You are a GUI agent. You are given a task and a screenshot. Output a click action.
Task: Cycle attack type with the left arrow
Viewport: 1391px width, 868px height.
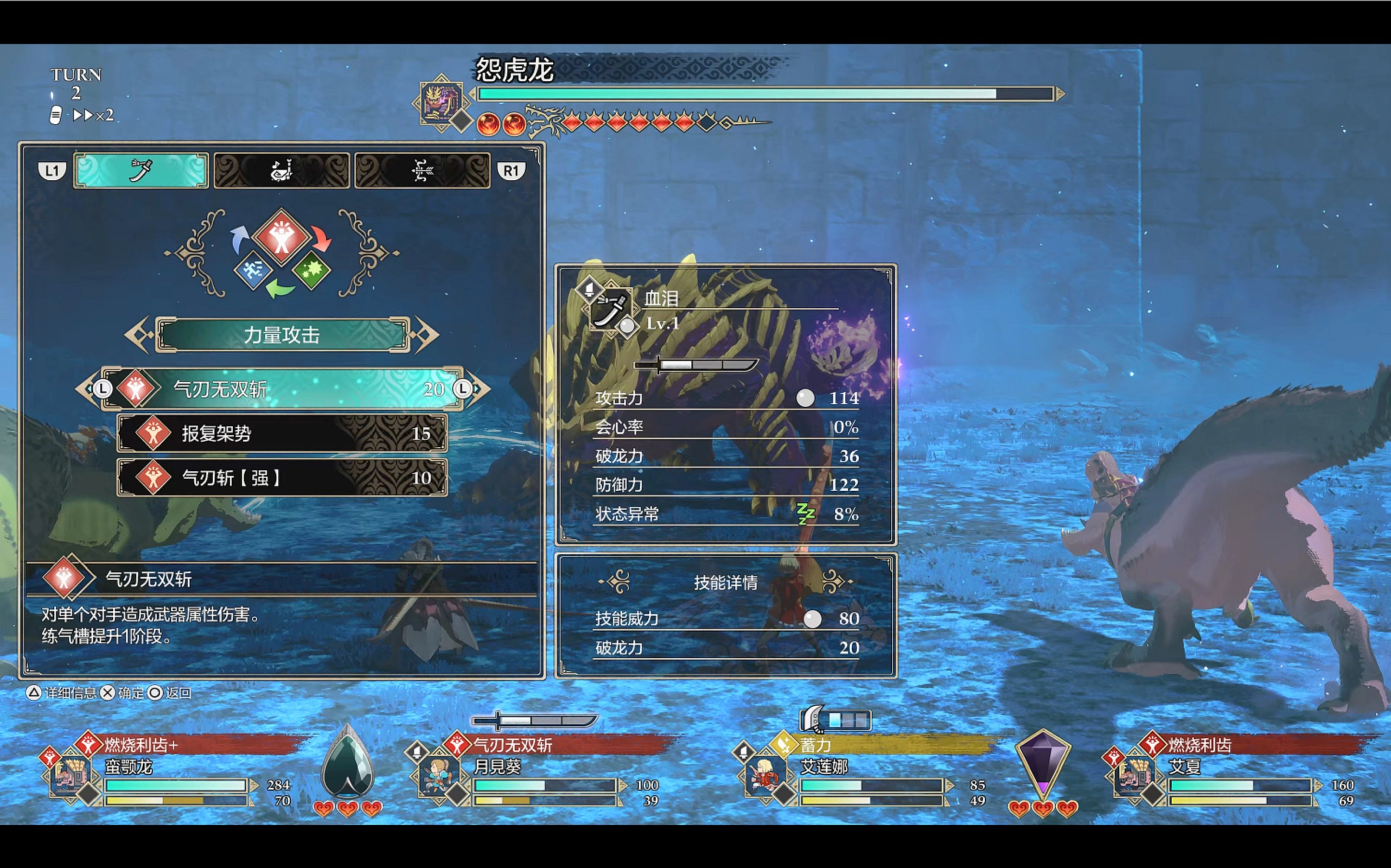tap(138, 335)
